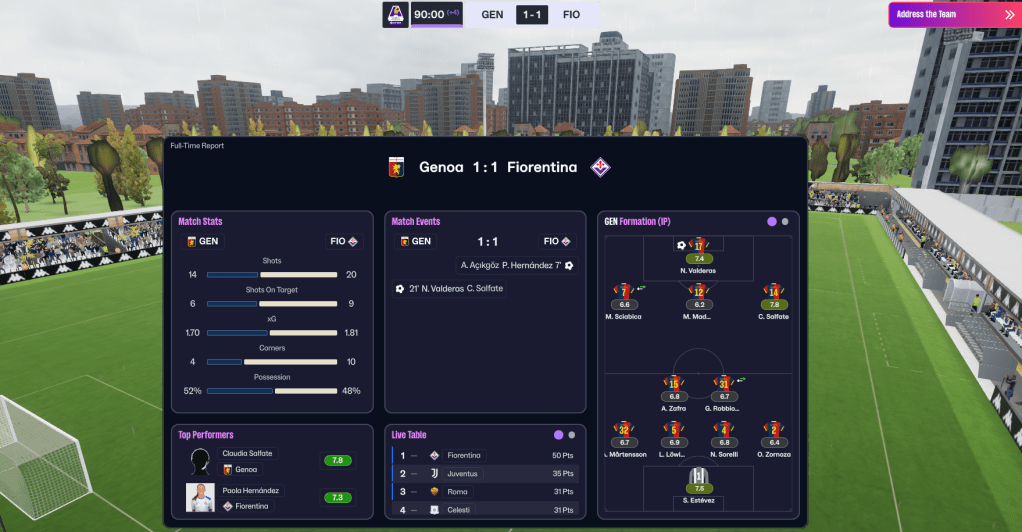Click the Fiorentina club crest in the header
1022x532 pixels.
pos(601,167)
